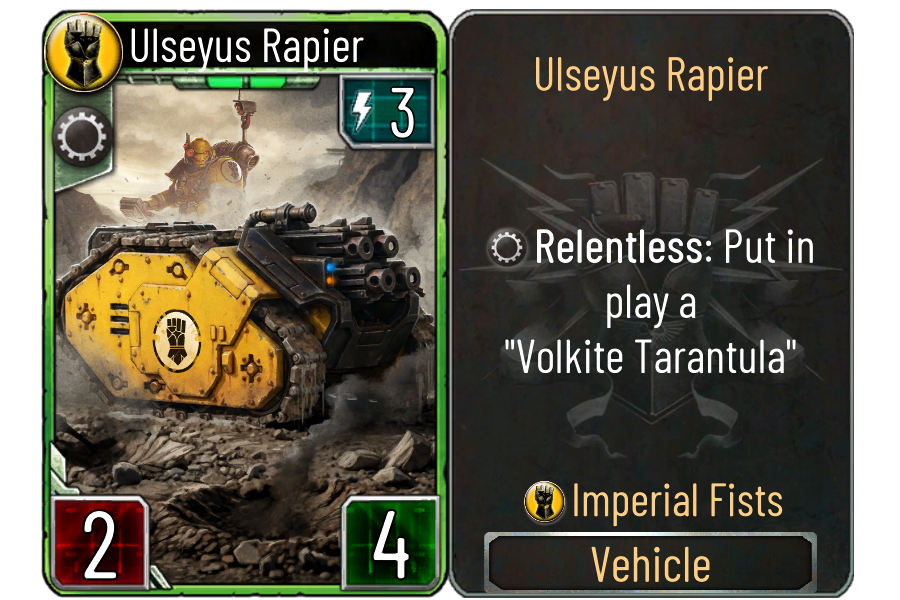Click the bold Relentless keyword in the description
900x600 pixels.
coord(619,250)
